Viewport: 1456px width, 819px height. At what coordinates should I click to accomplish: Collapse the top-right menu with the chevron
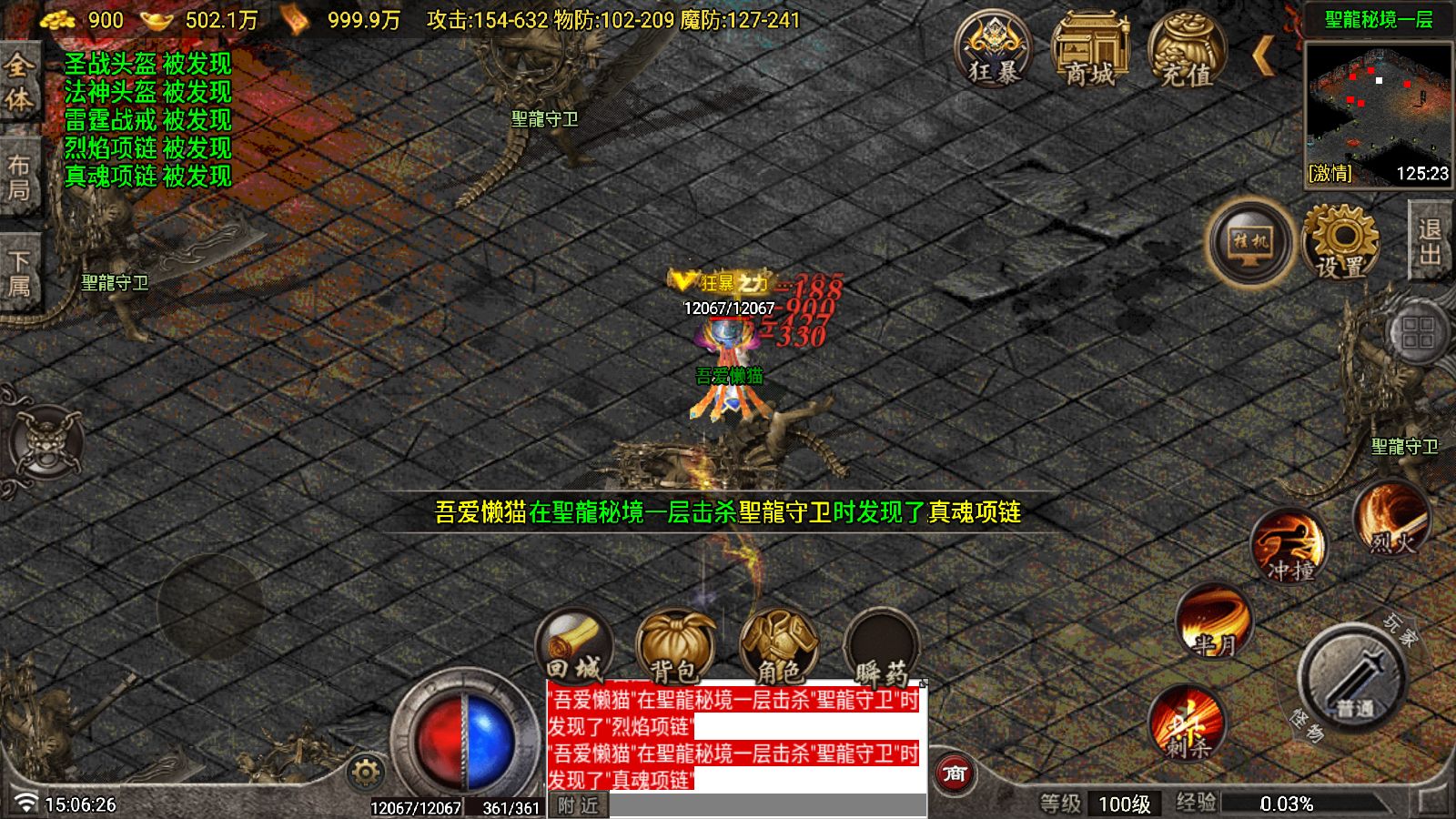coord(1265,56)
